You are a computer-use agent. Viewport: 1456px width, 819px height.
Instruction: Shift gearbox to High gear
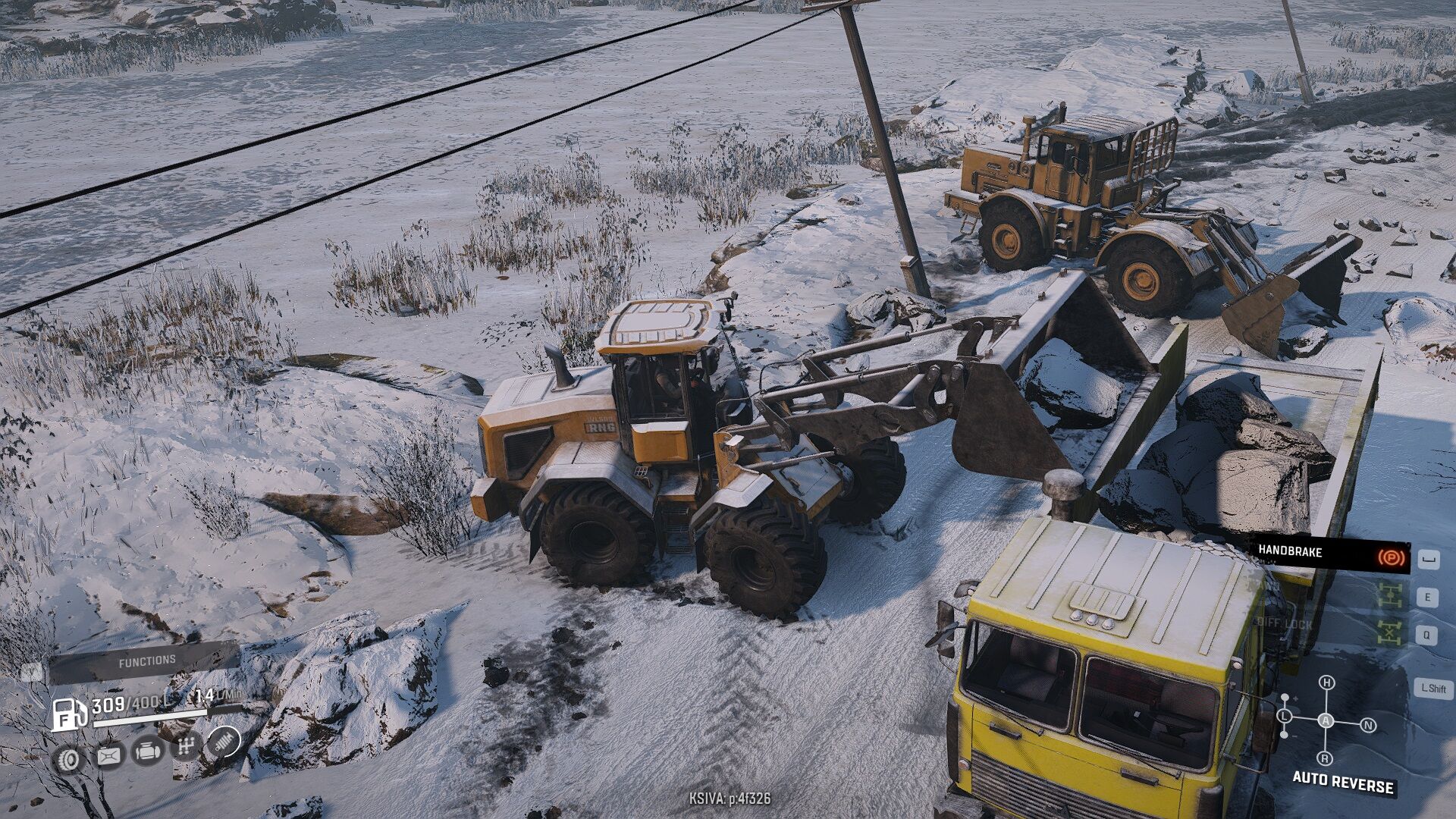coord(1326,682)
